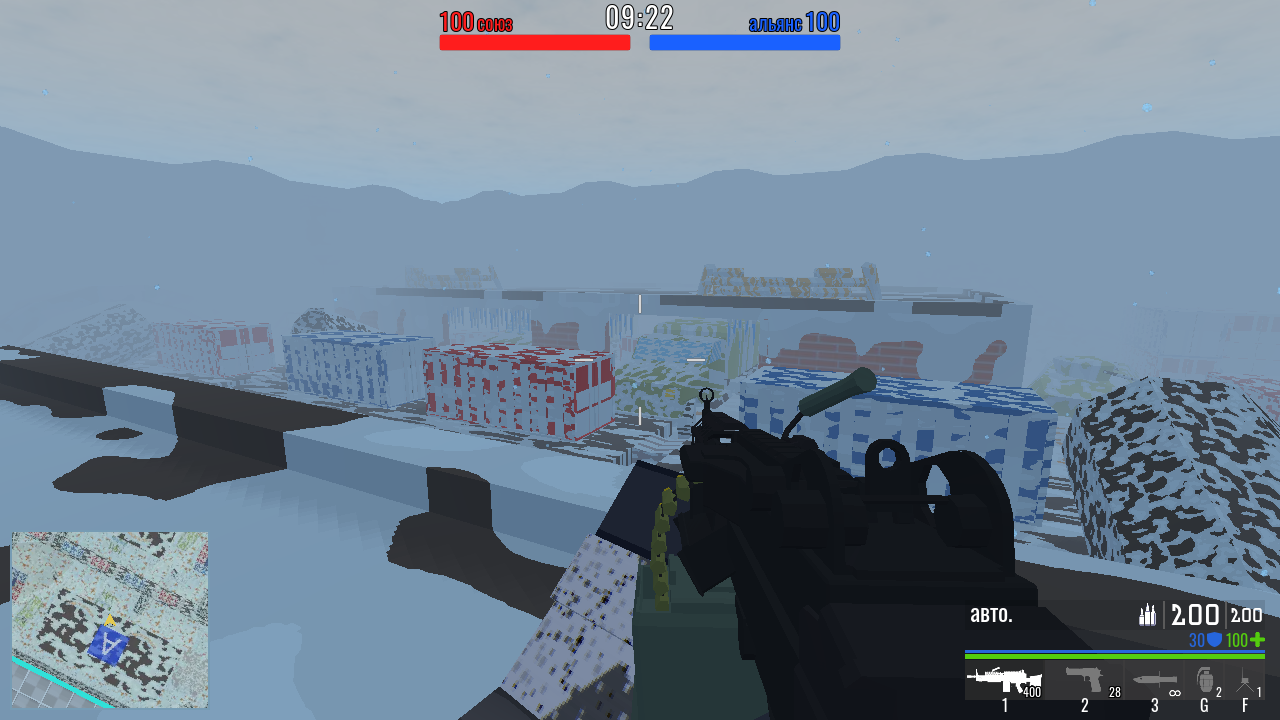Click the blue shield armor icon
Viewport: 1280px width, 720px height.
pos(1215,638)
